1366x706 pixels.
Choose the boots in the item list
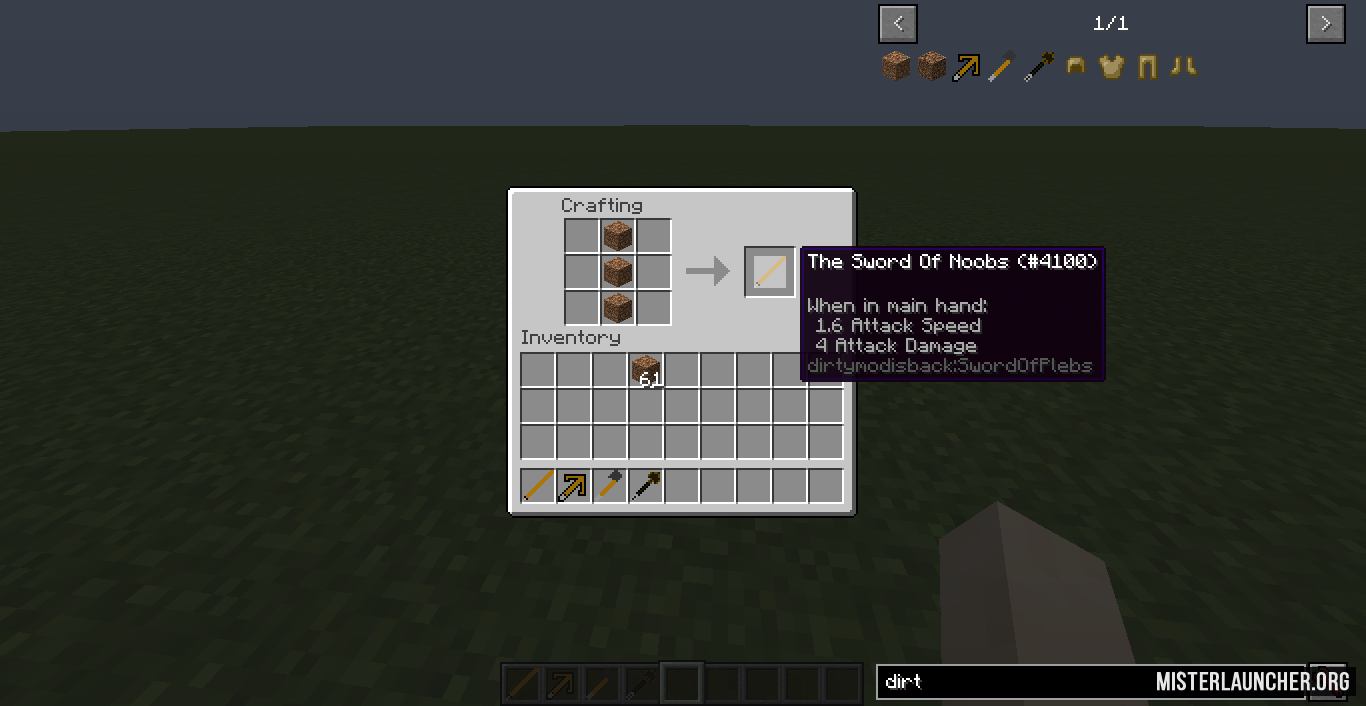tap(1183, 67)
